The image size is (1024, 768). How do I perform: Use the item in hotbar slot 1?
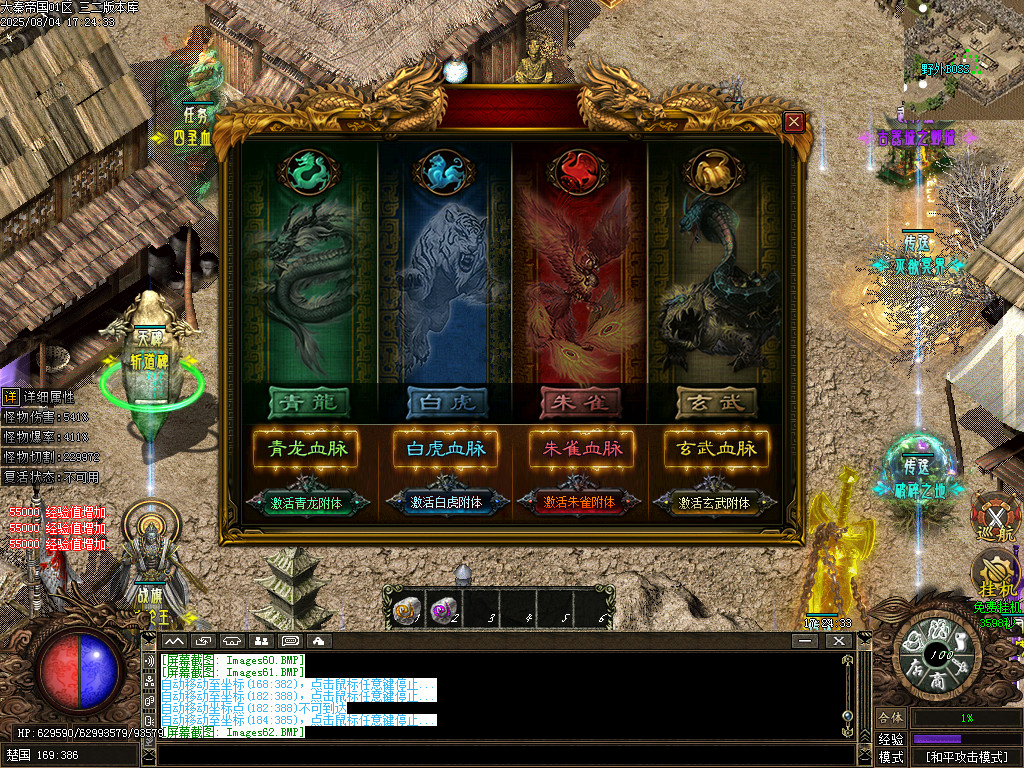(x=407, y=611)
